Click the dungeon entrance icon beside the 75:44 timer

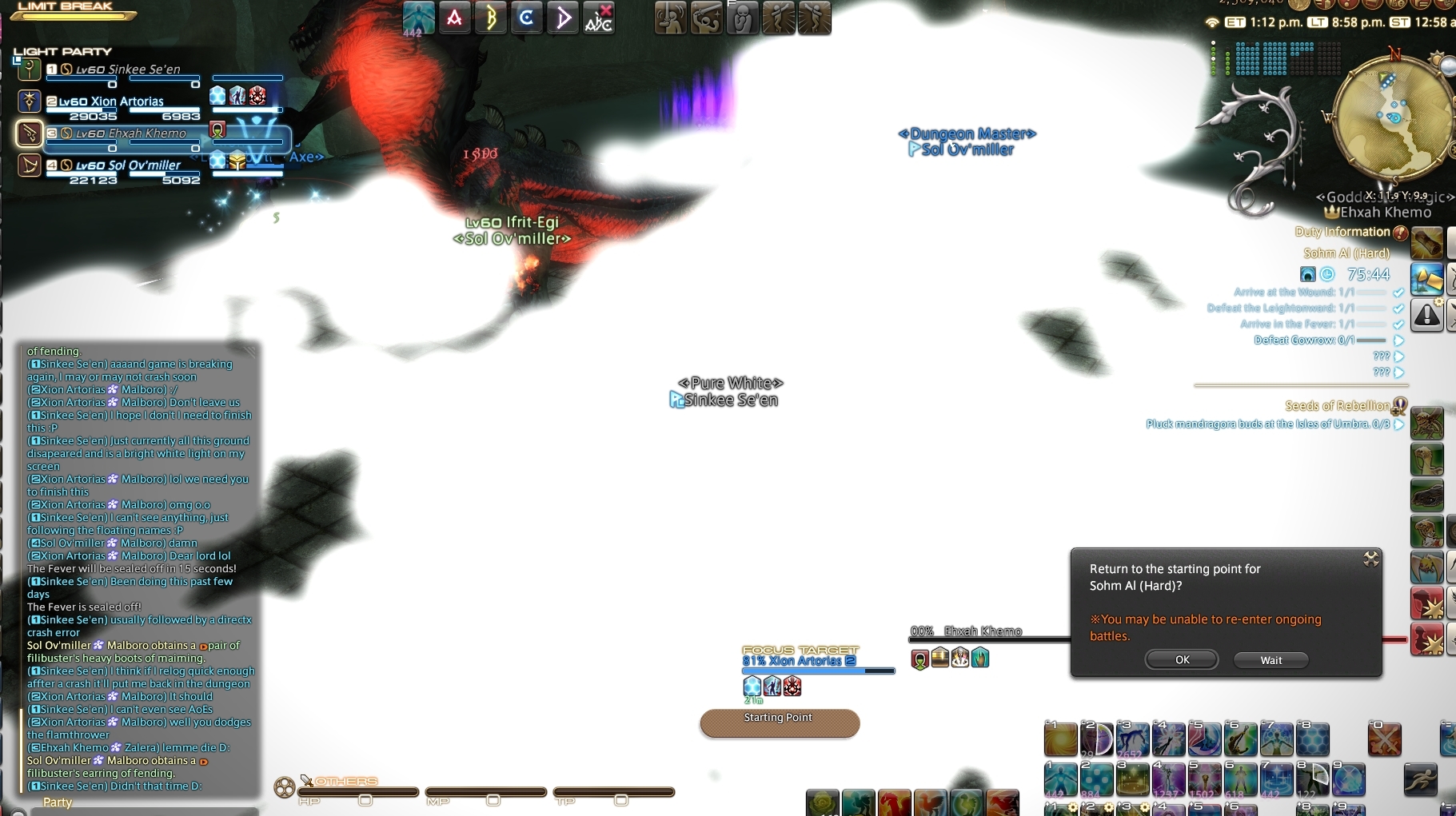pos(1308,275)
